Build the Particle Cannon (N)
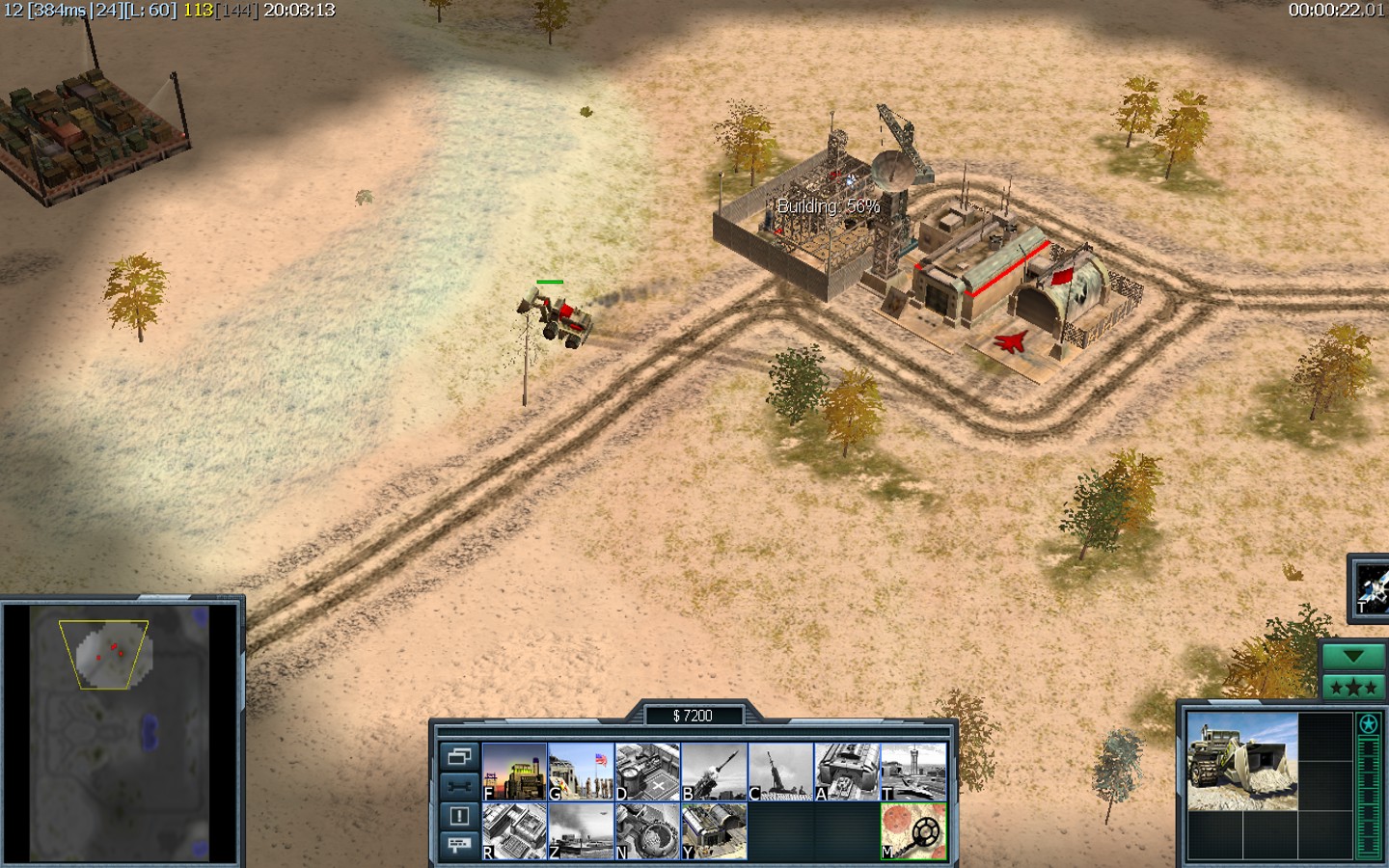The image size is (1389, 868). 647,831
